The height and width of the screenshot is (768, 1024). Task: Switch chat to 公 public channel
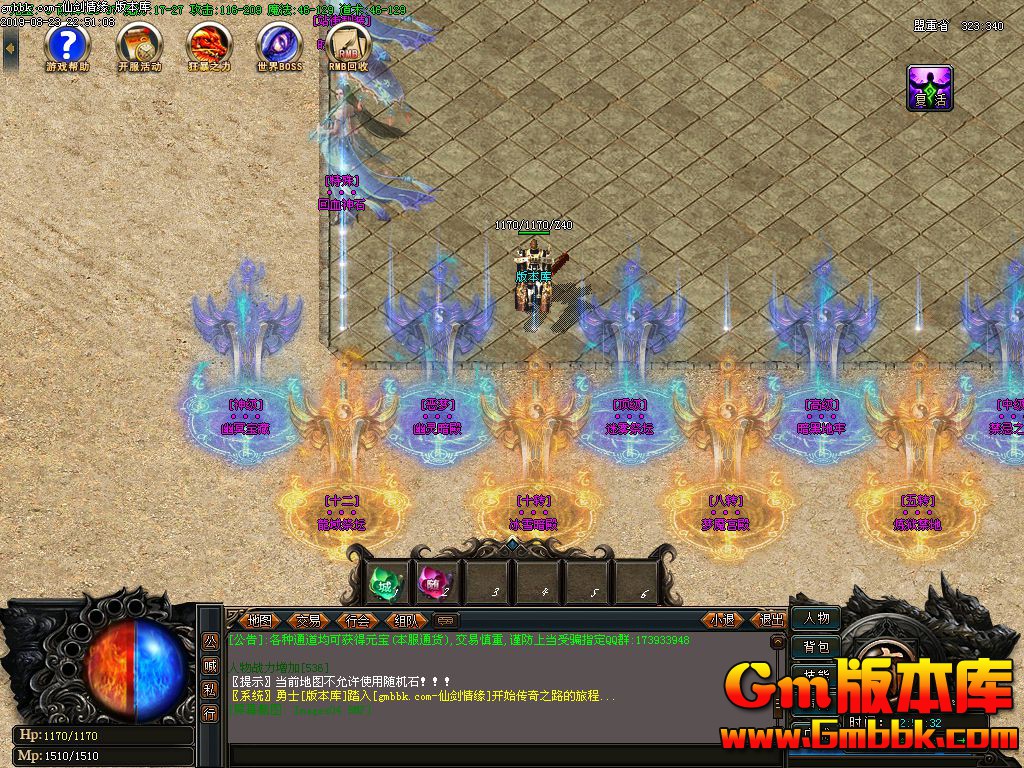click(210, 642)
